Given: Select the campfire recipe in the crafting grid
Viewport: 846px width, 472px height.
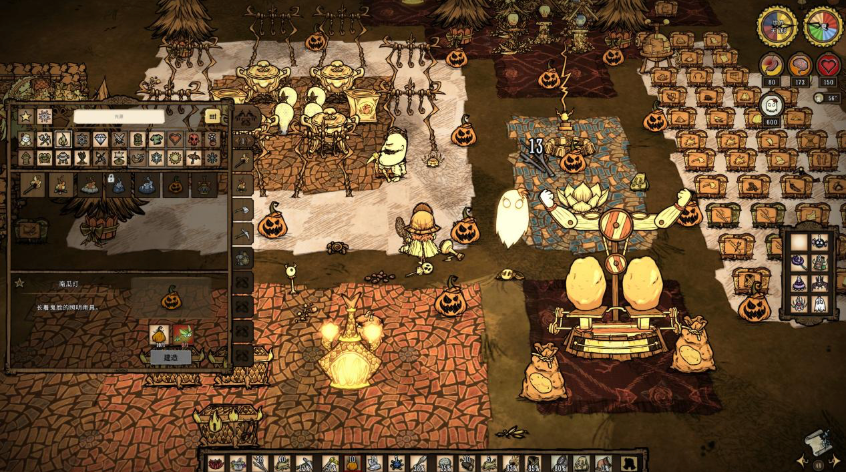Looking at the screenshot, I should (60, 185).
